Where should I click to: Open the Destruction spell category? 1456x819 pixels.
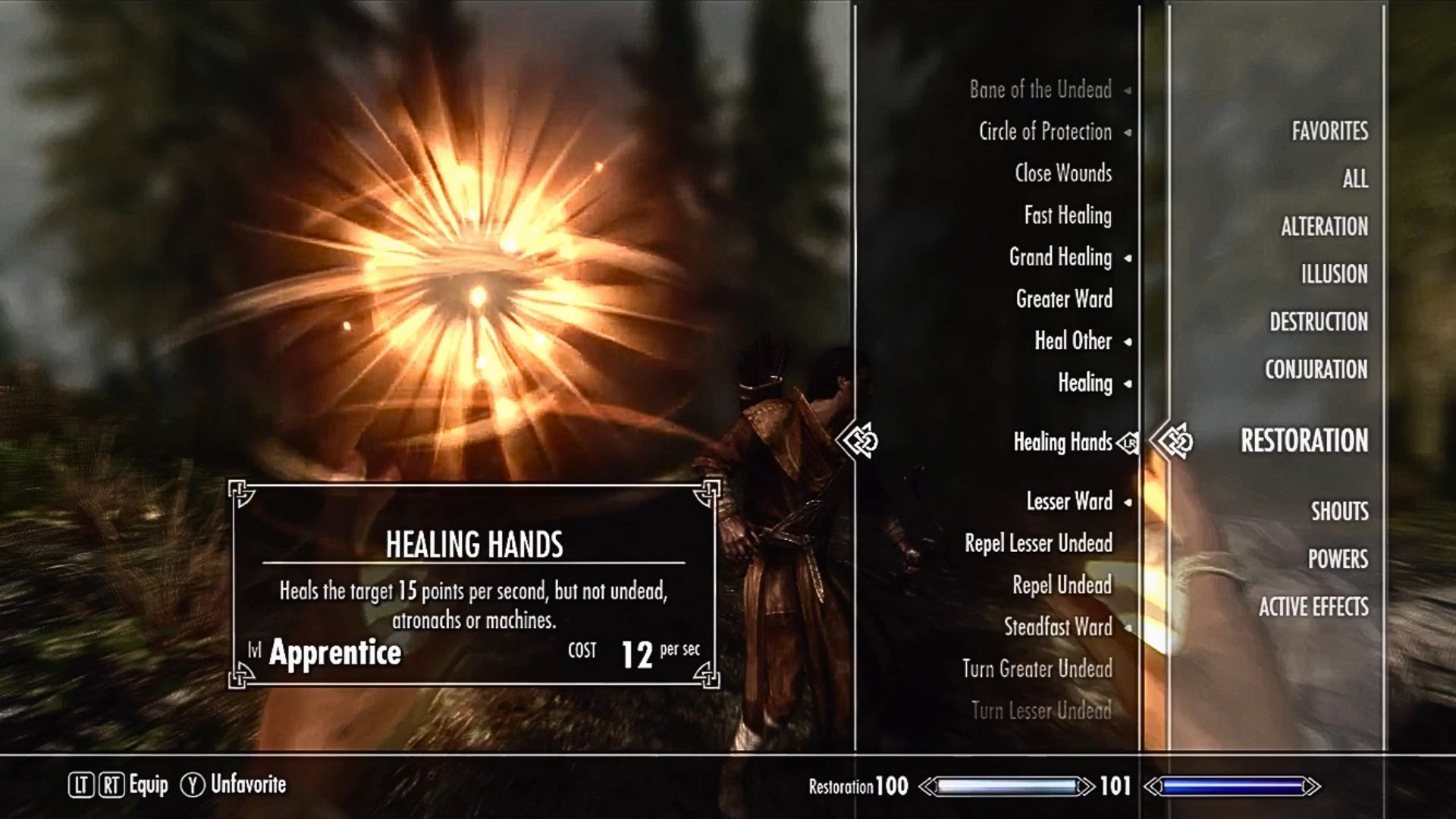tap(1319, 322)
